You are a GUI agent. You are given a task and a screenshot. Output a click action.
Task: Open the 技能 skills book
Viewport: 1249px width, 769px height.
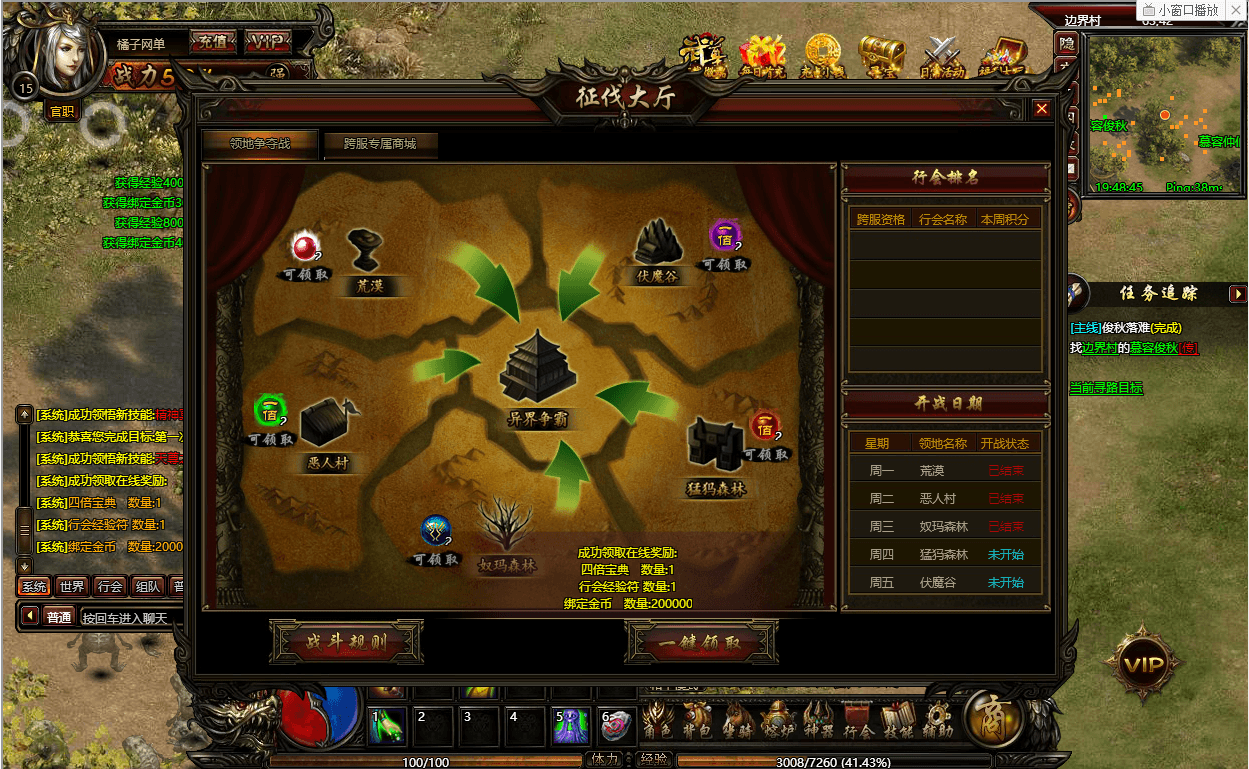[x=897, y=720]
